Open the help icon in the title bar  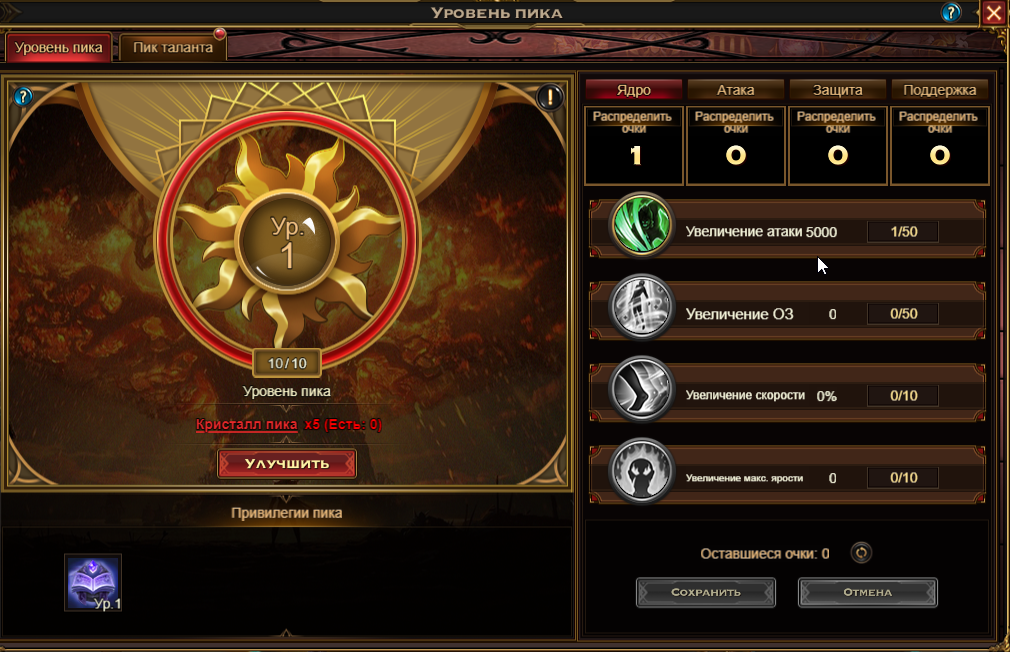[x=951, y=13]
